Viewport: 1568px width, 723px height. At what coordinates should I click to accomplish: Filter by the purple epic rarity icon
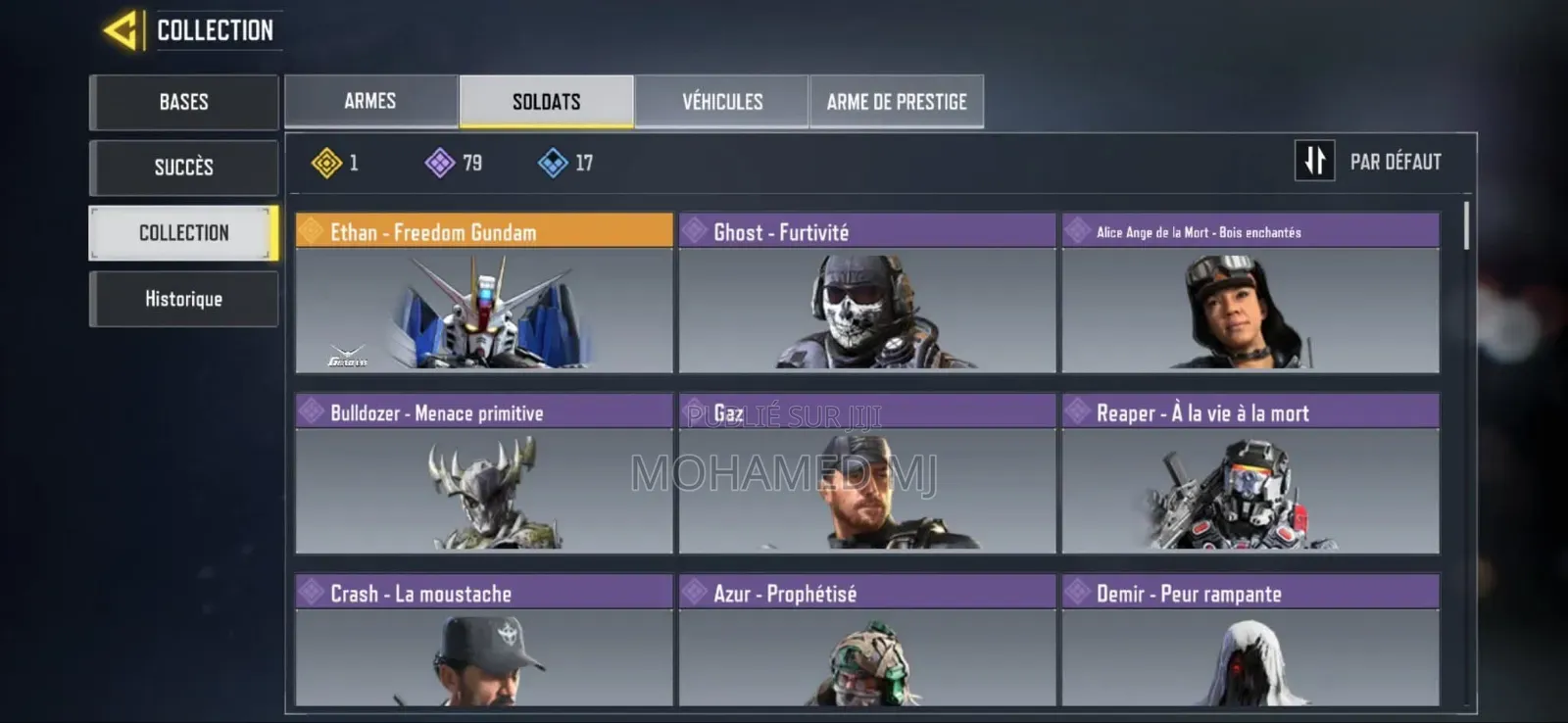(x=440, y=163)
